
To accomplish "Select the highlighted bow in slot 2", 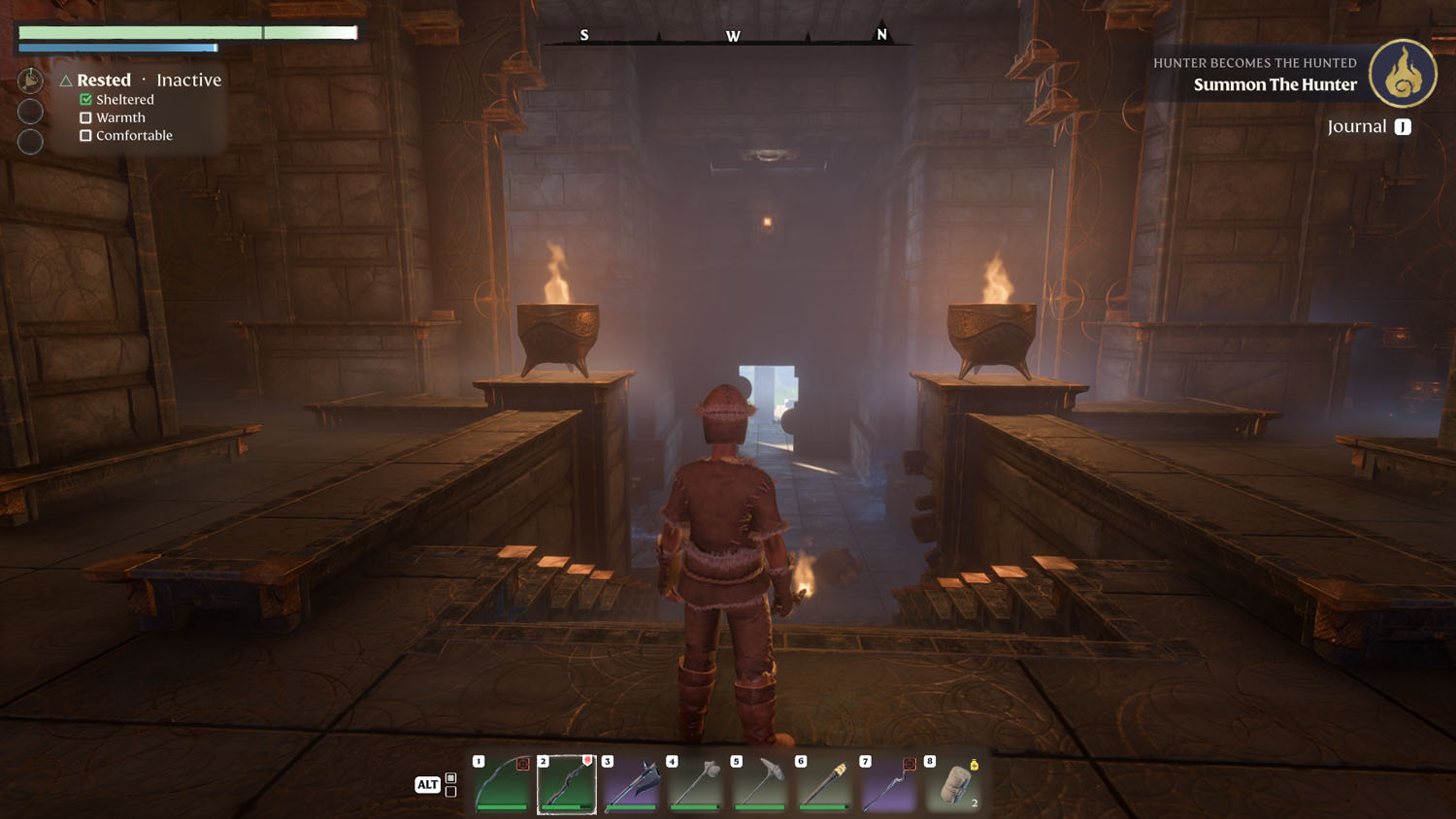I will [x=567, y=784].
